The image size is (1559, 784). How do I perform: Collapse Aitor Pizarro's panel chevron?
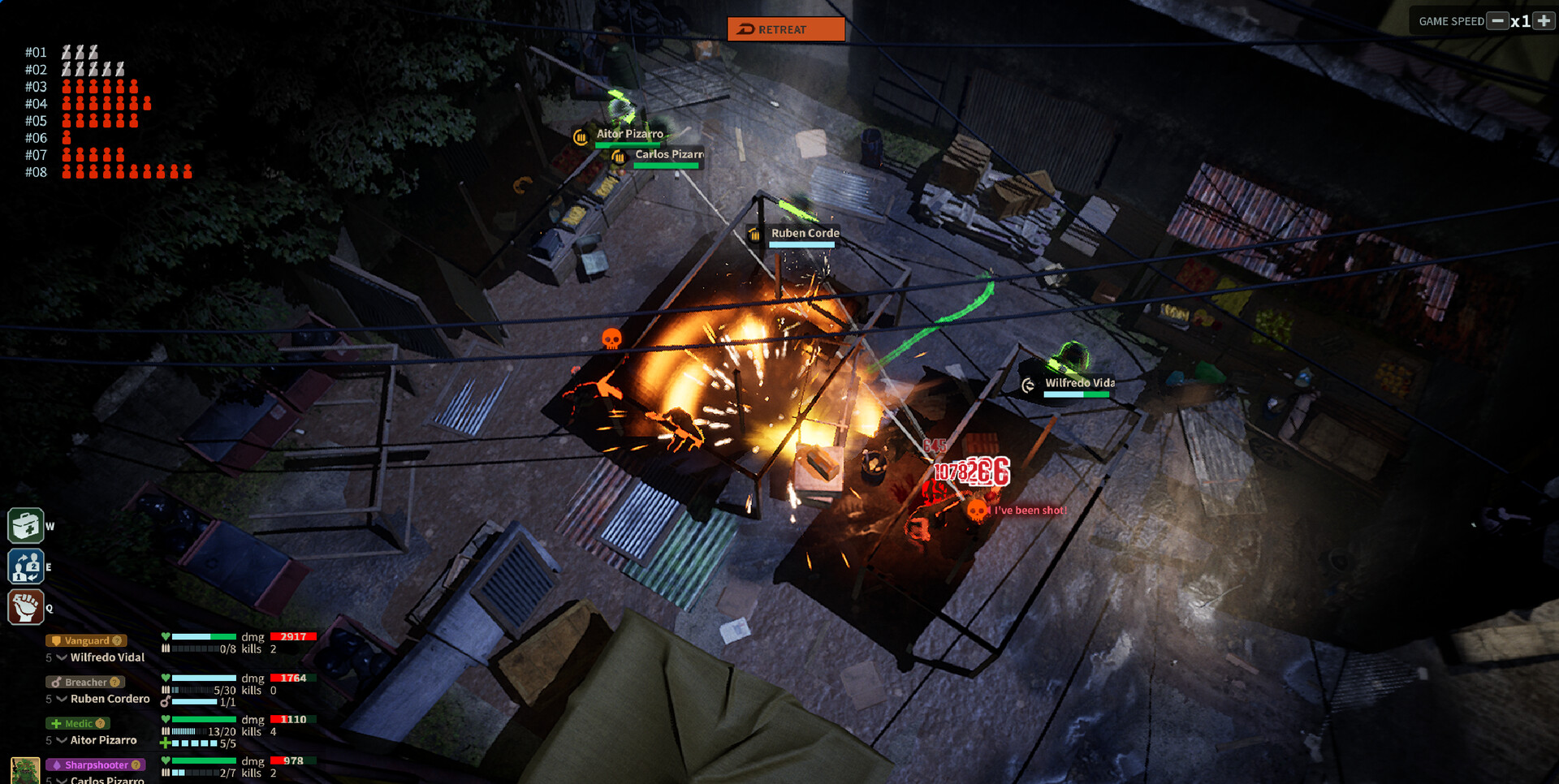coord(62,739)
